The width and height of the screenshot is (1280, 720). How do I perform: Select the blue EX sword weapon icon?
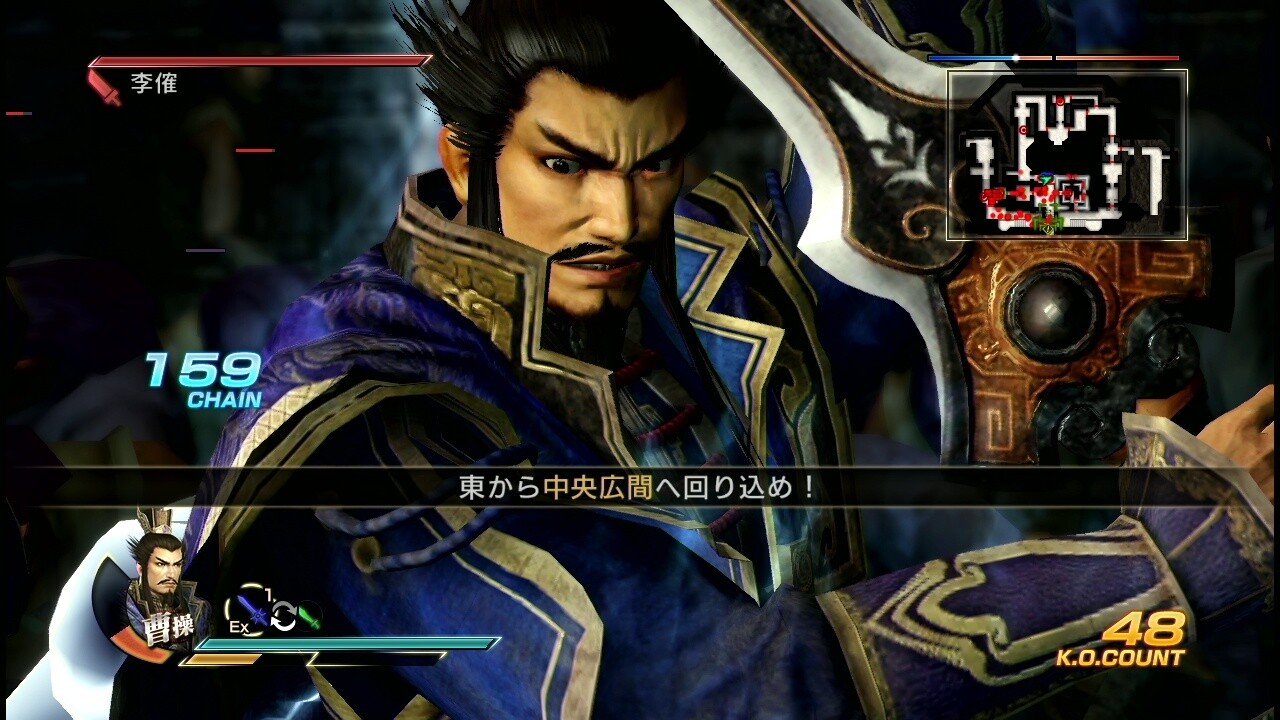pyautogui.click(x=253, y=612)
